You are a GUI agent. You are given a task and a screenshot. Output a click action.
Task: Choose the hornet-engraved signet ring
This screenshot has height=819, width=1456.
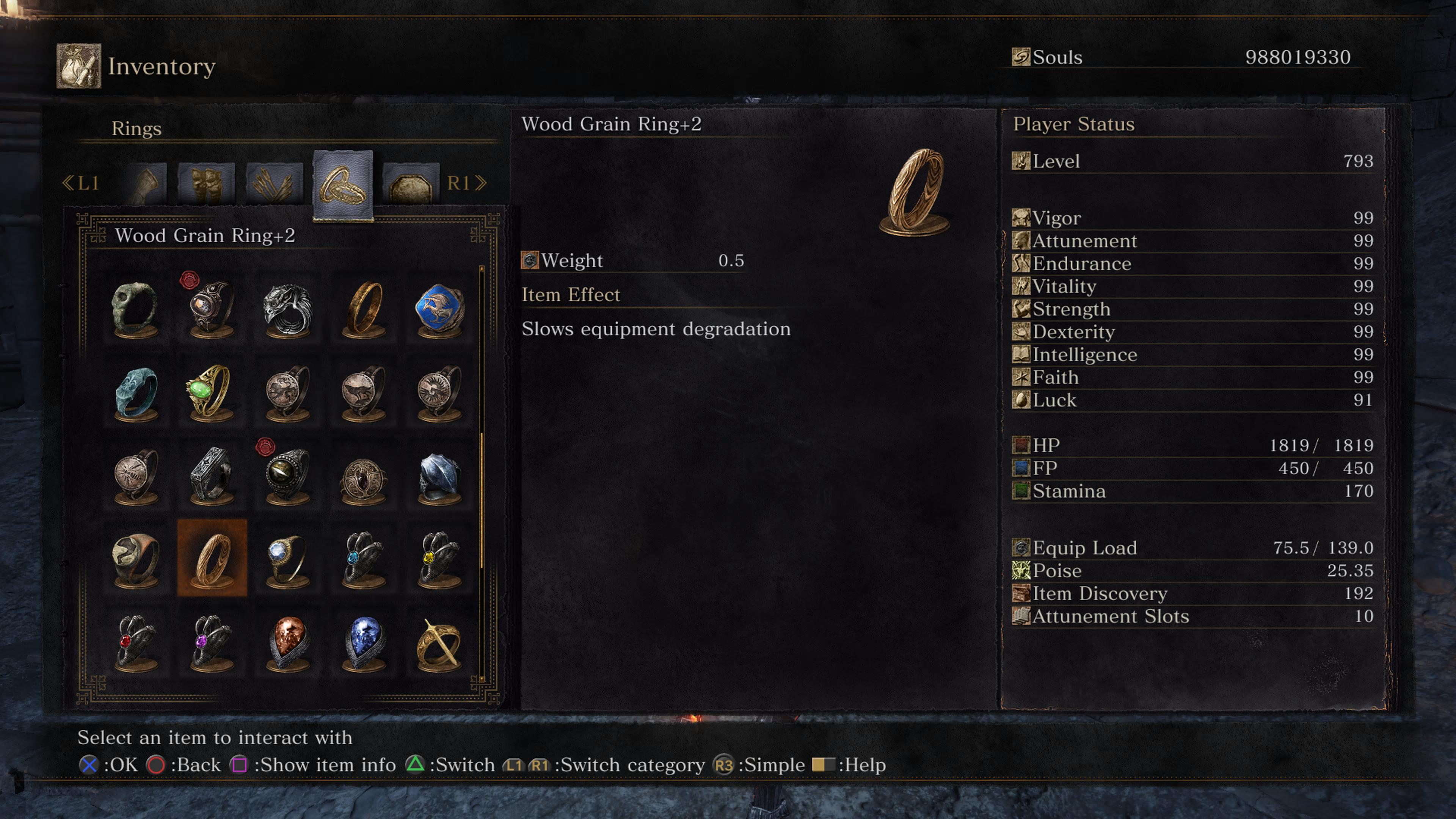coord(135,475)
